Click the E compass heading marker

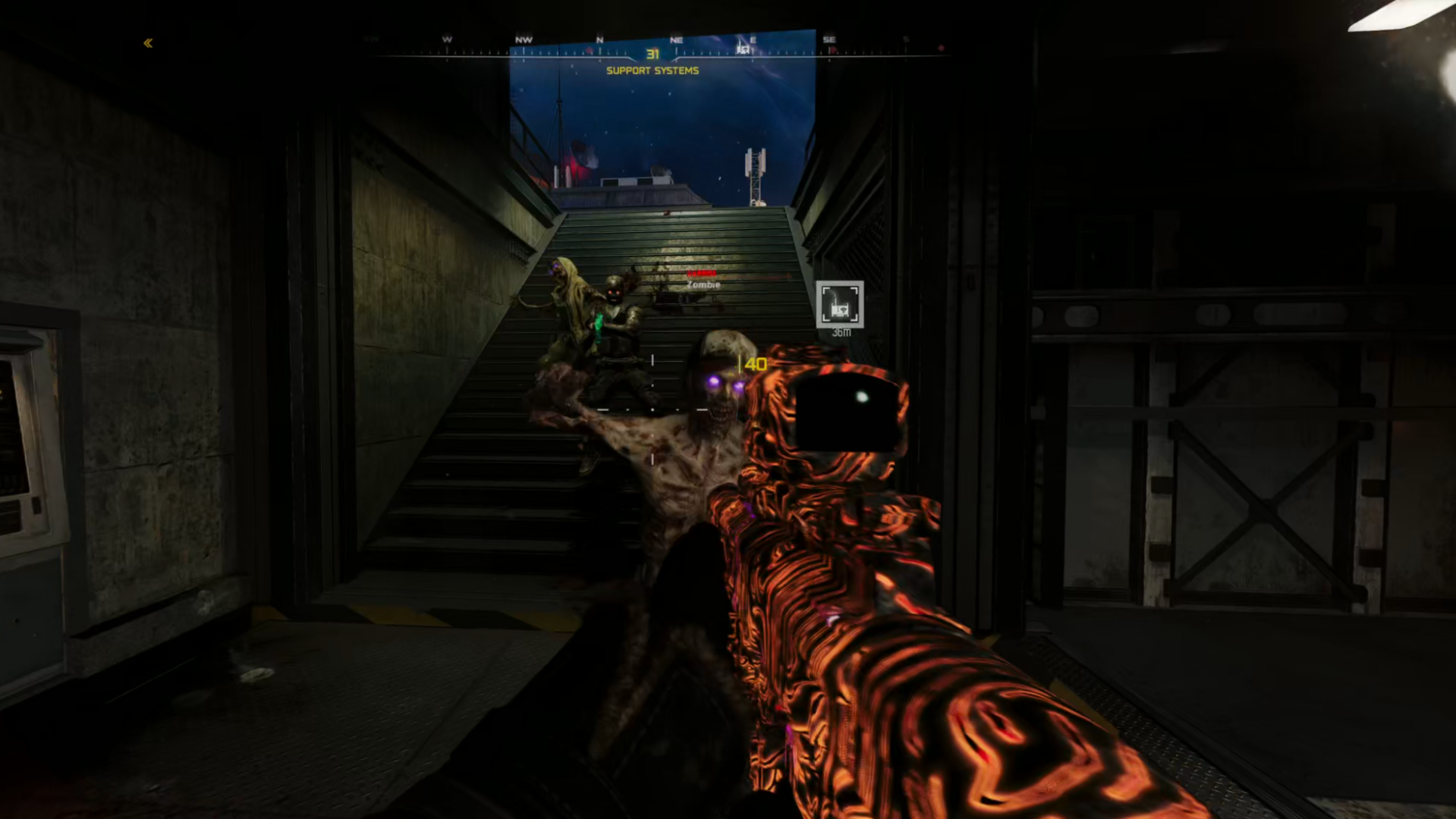[x=753, y=39]
